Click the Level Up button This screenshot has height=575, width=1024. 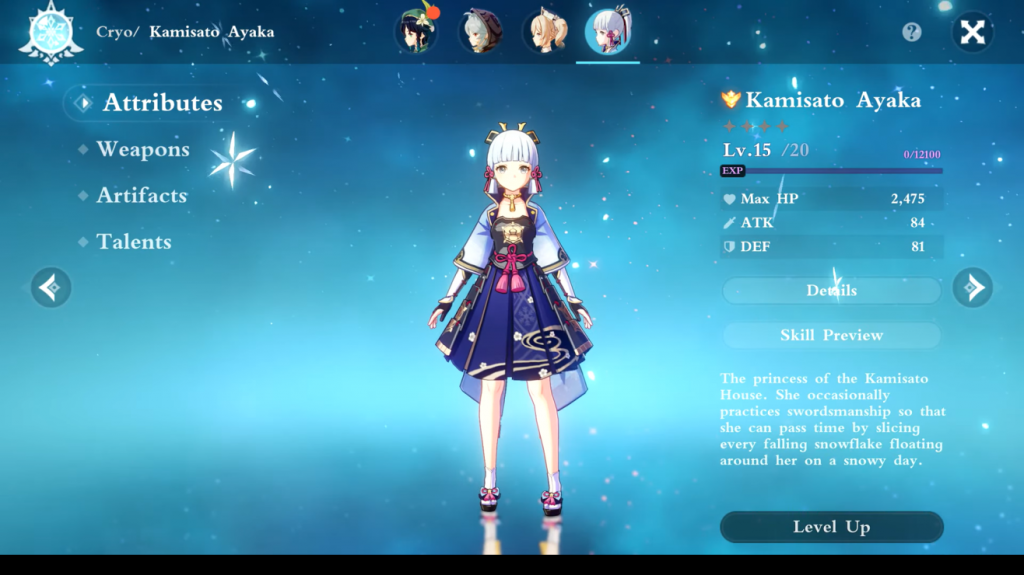click(831, 527)
